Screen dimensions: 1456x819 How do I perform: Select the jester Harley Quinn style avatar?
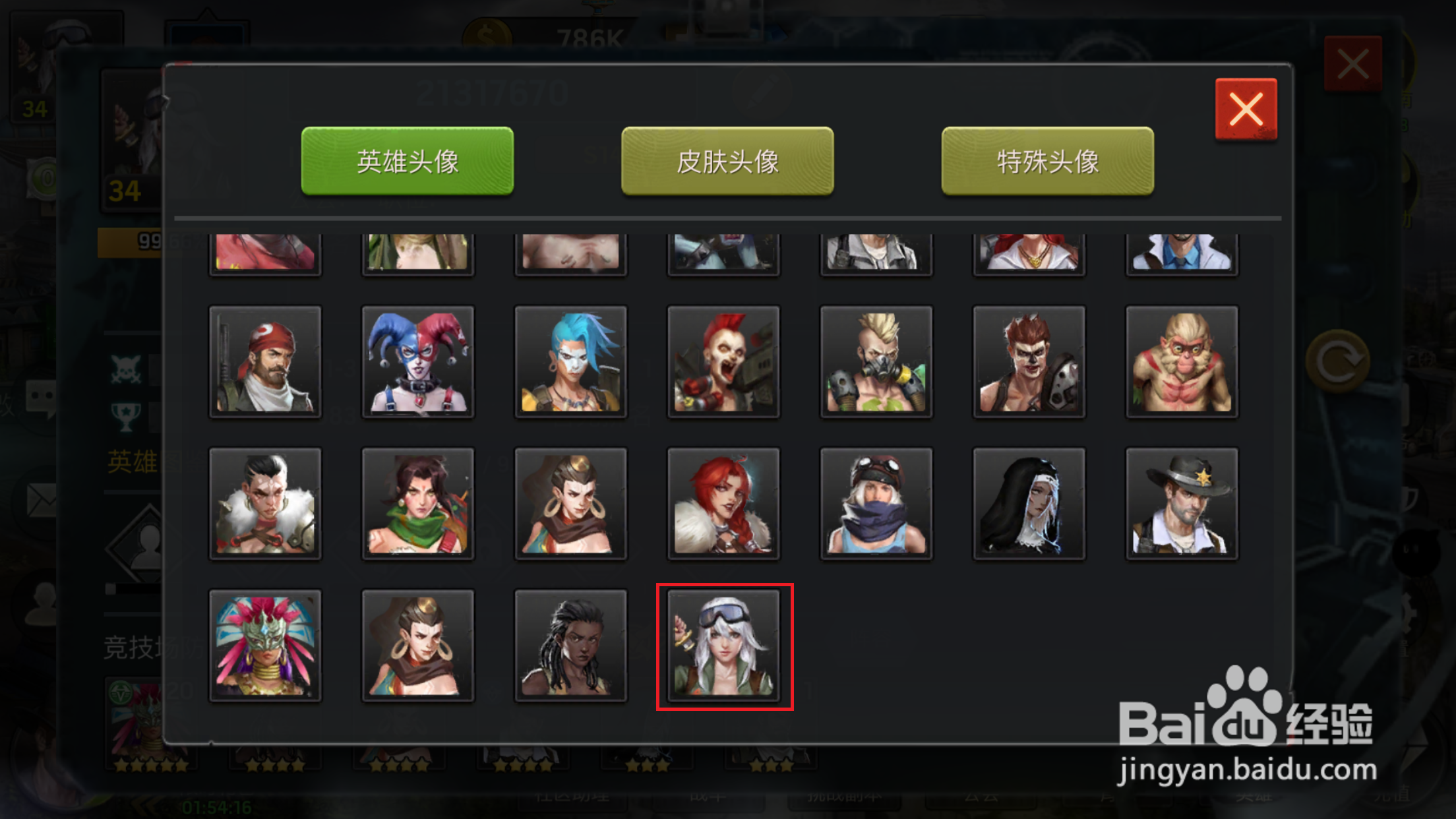pos(418,361)
